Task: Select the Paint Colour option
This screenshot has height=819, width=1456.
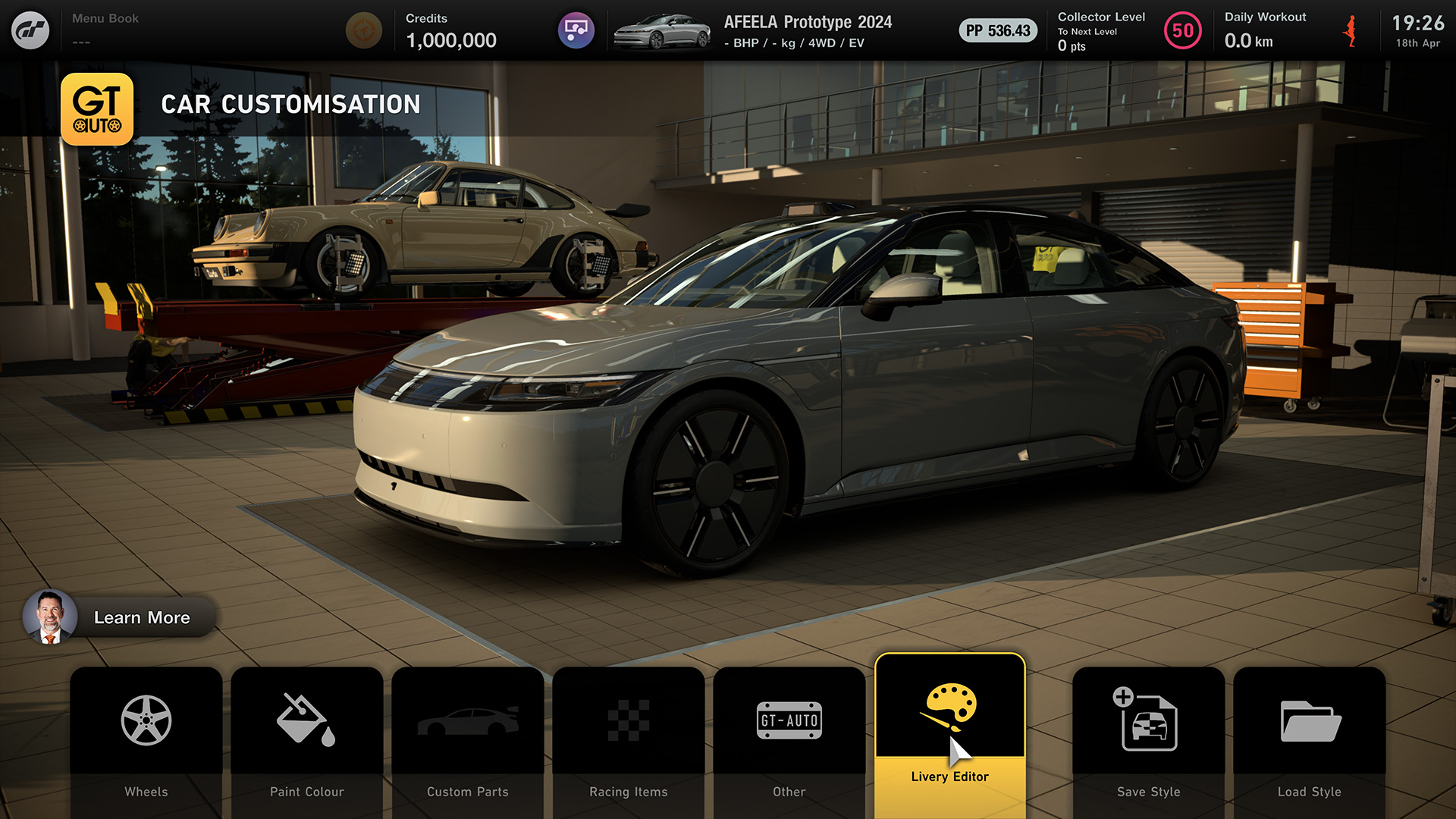Action: tap(307, 739)
